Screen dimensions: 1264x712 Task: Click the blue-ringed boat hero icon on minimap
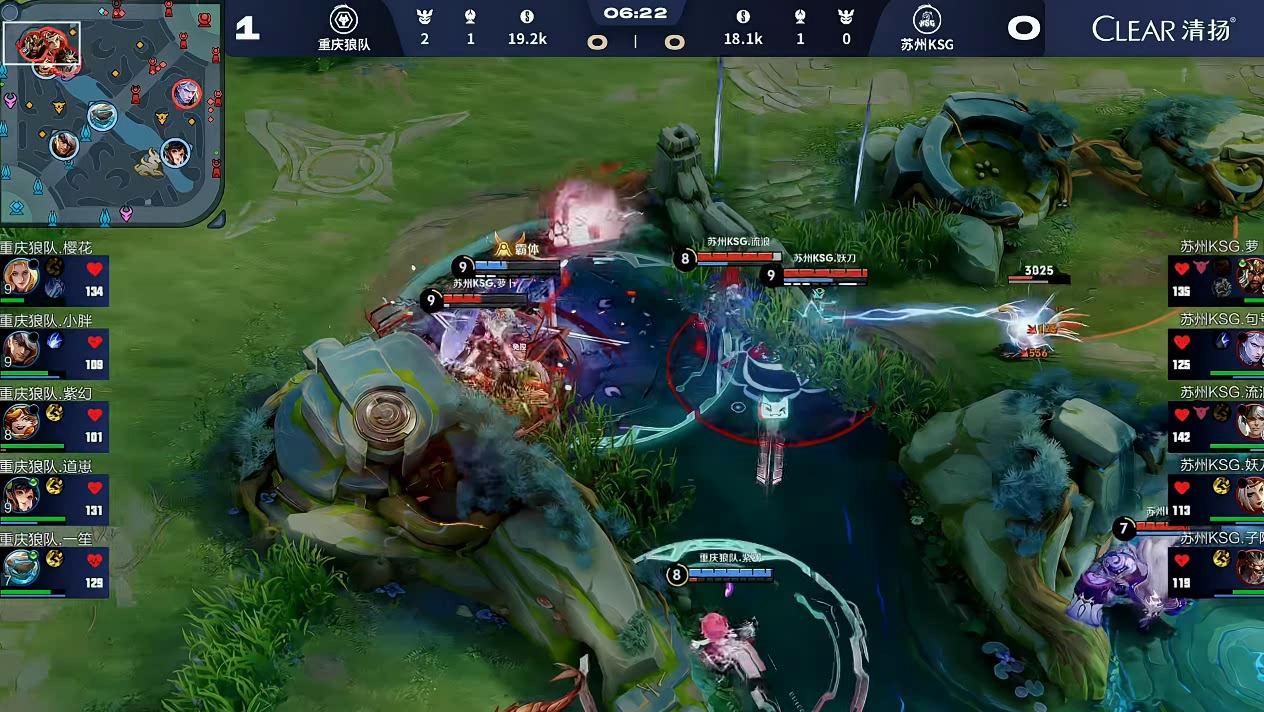click(x=101, y=116)
